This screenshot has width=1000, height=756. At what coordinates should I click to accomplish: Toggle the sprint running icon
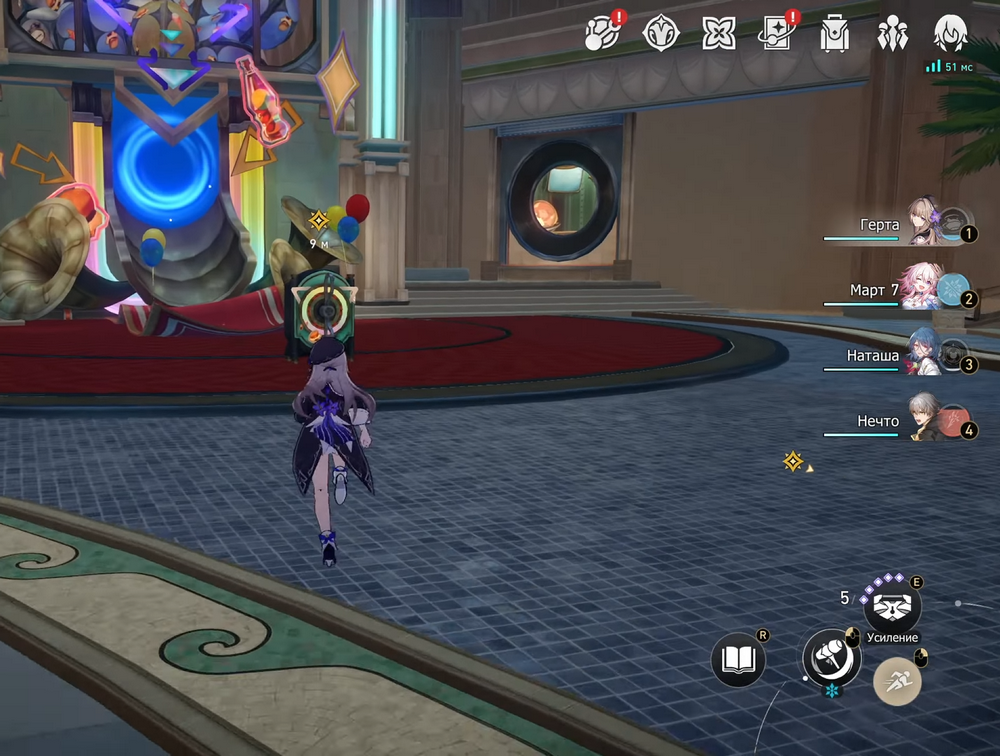(897, 682)
